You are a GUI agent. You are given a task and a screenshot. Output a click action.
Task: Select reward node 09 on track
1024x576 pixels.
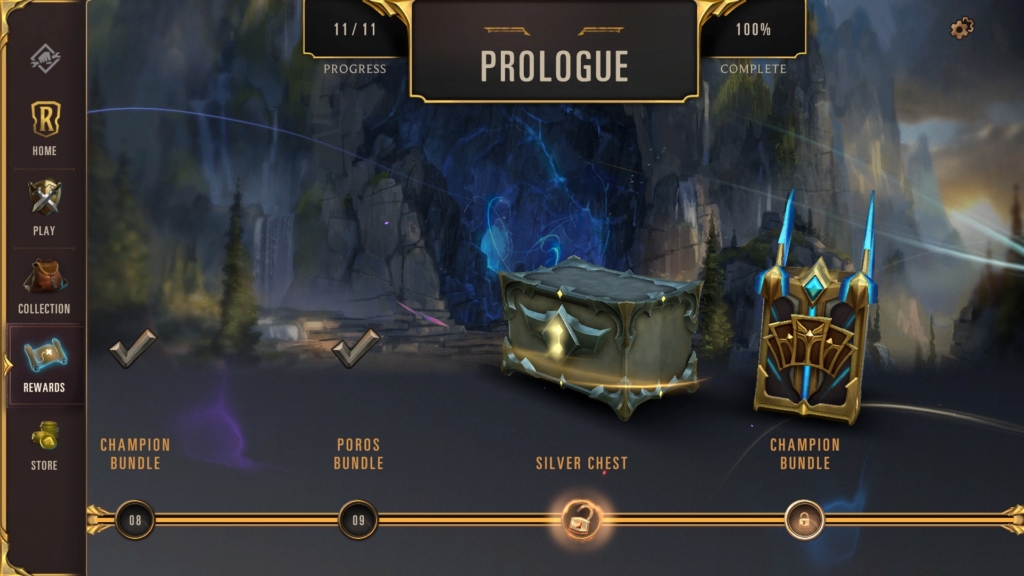(x=358, y=519)
